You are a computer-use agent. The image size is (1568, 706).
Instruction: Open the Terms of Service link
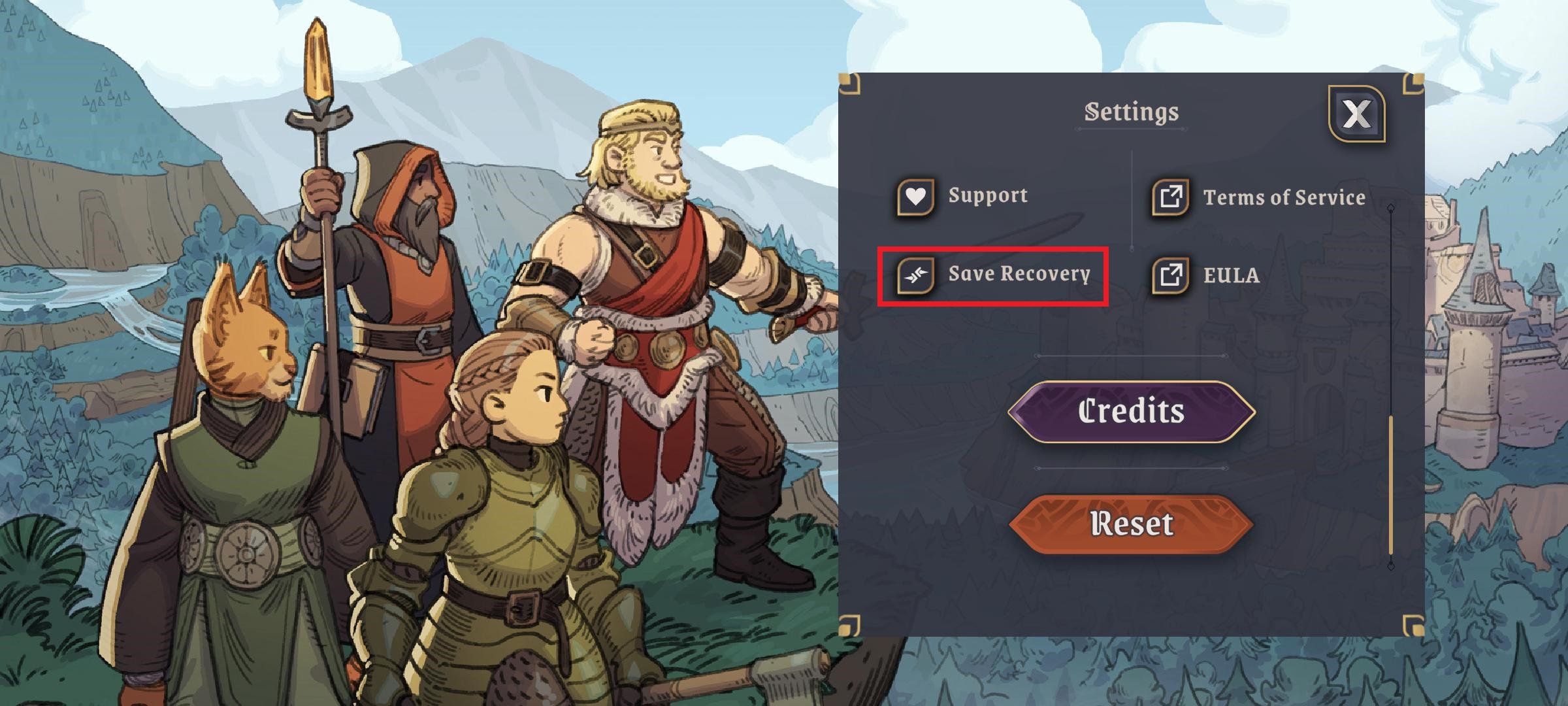(x=1258, y=197)
